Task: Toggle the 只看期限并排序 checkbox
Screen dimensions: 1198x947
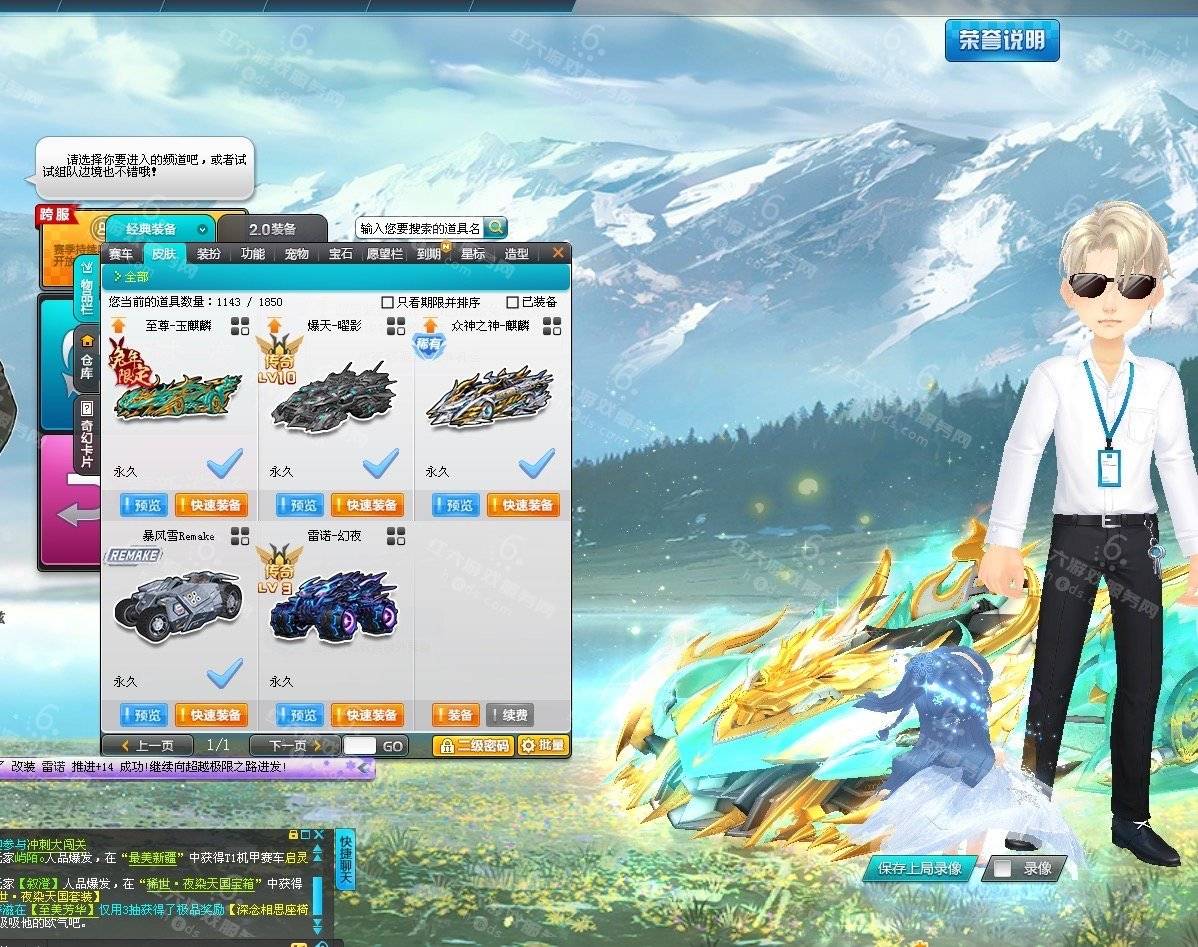Action: pyautogui.click(x=388, y=302)
